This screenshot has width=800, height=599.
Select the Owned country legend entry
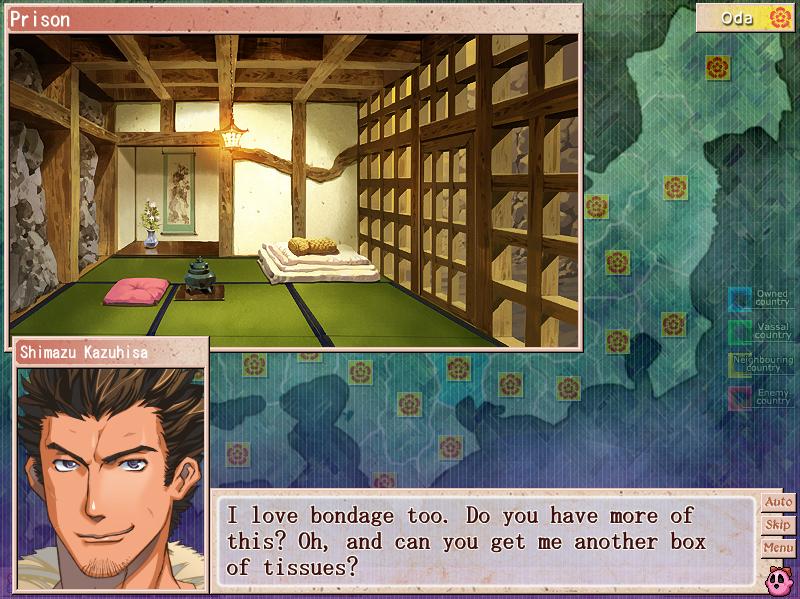(x=760, y=298)
